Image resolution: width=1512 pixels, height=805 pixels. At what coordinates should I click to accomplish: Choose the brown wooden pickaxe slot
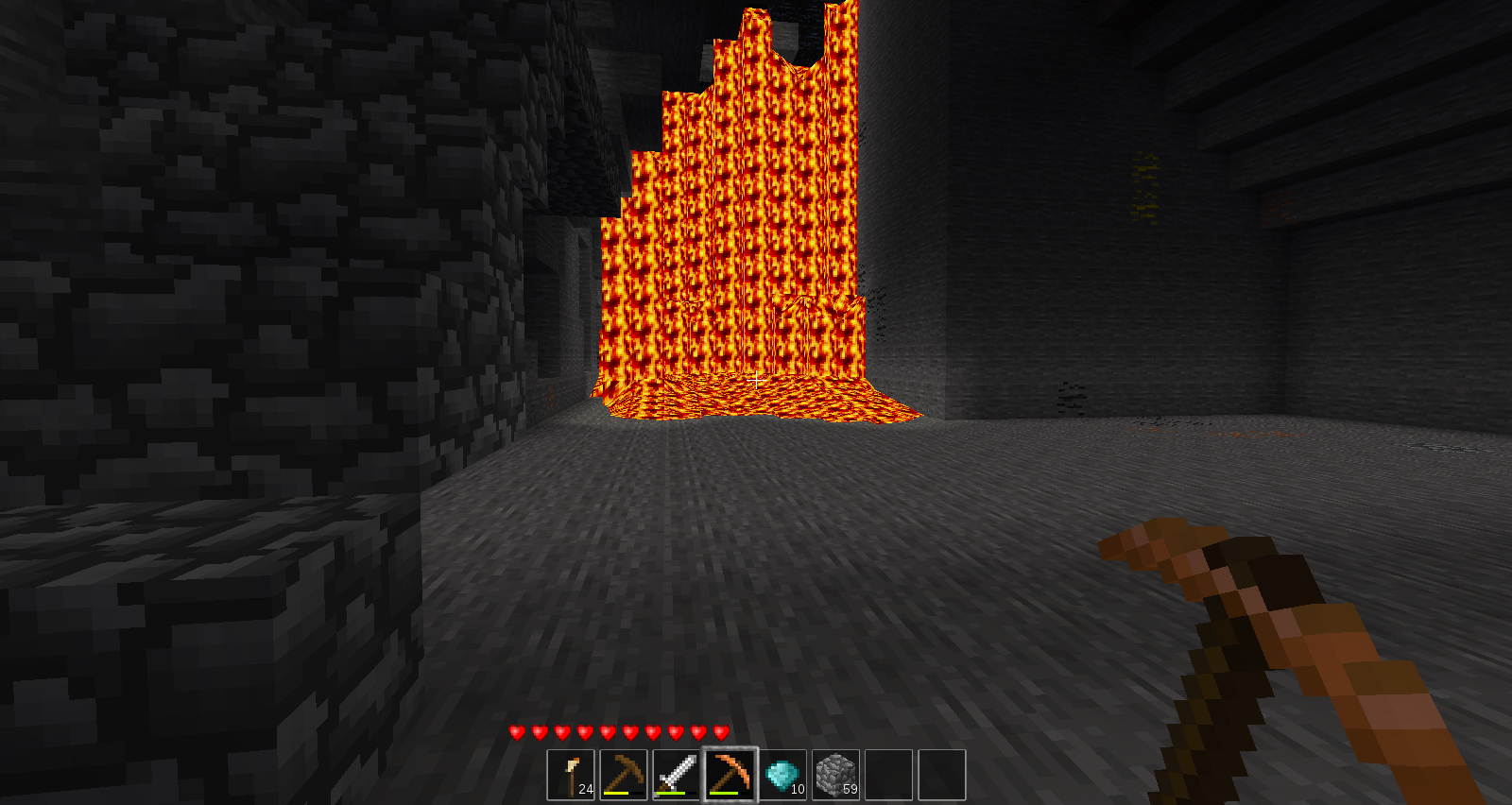(x=624, y=775)
